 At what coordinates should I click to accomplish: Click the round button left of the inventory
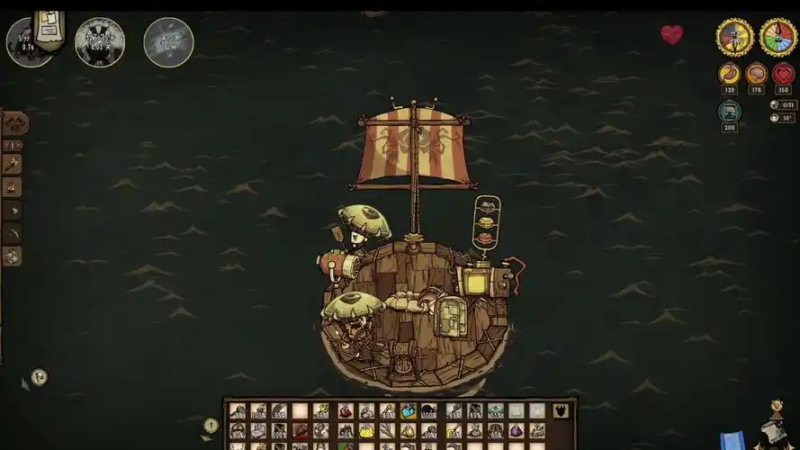coord(211,425)
